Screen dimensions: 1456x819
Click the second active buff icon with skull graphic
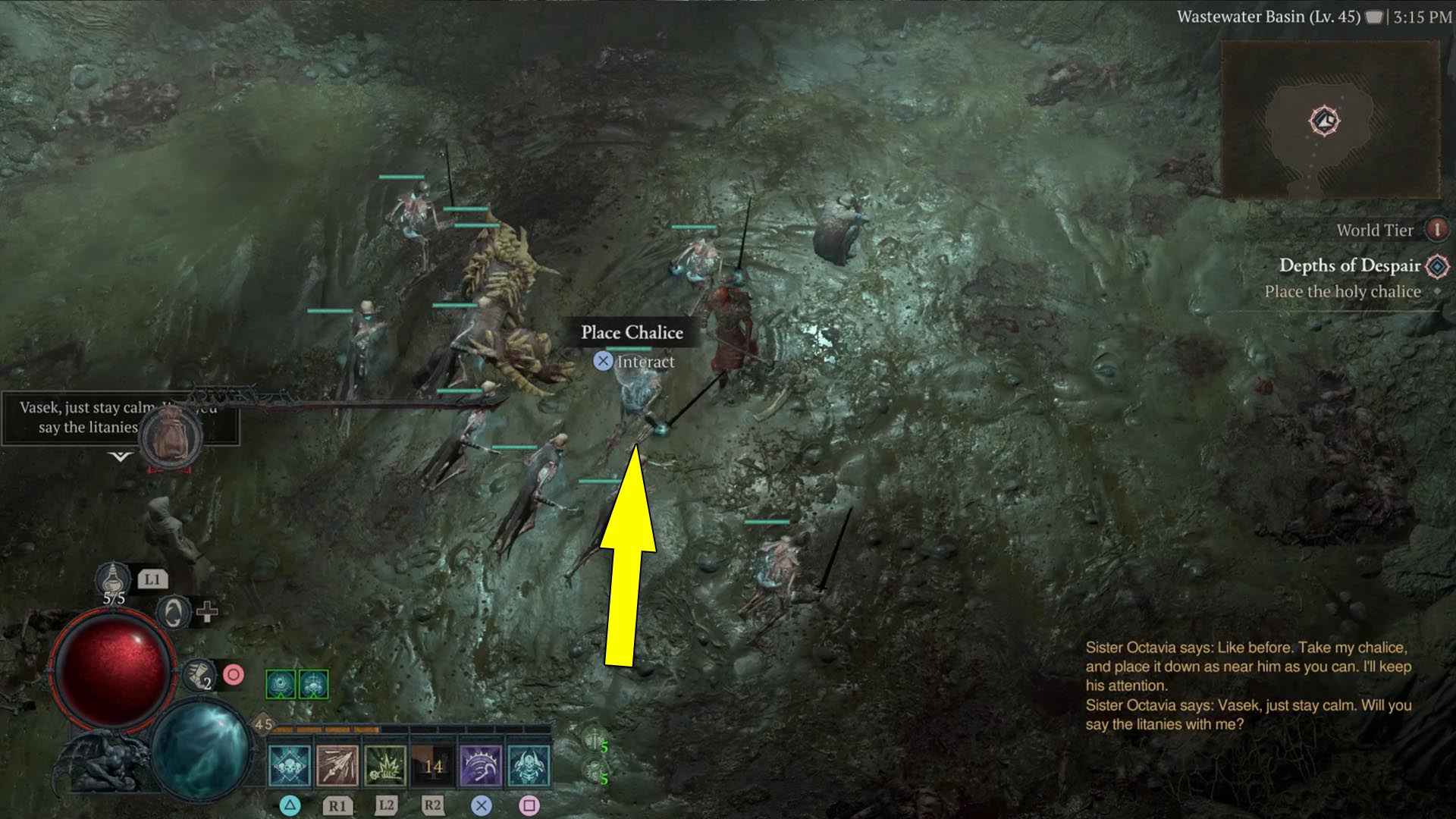tap(314, 682)
